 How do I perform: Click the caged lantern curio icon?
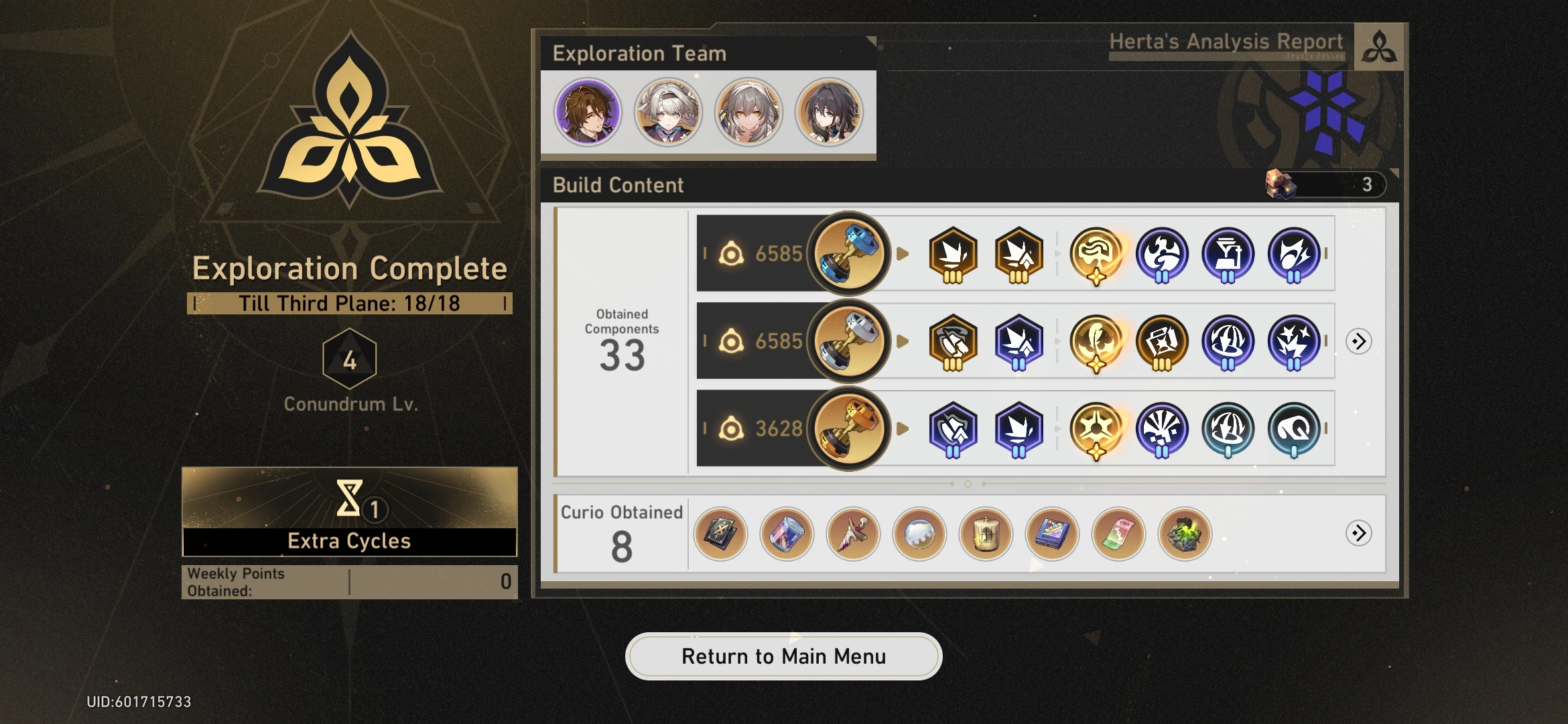[x=985, y=533]
